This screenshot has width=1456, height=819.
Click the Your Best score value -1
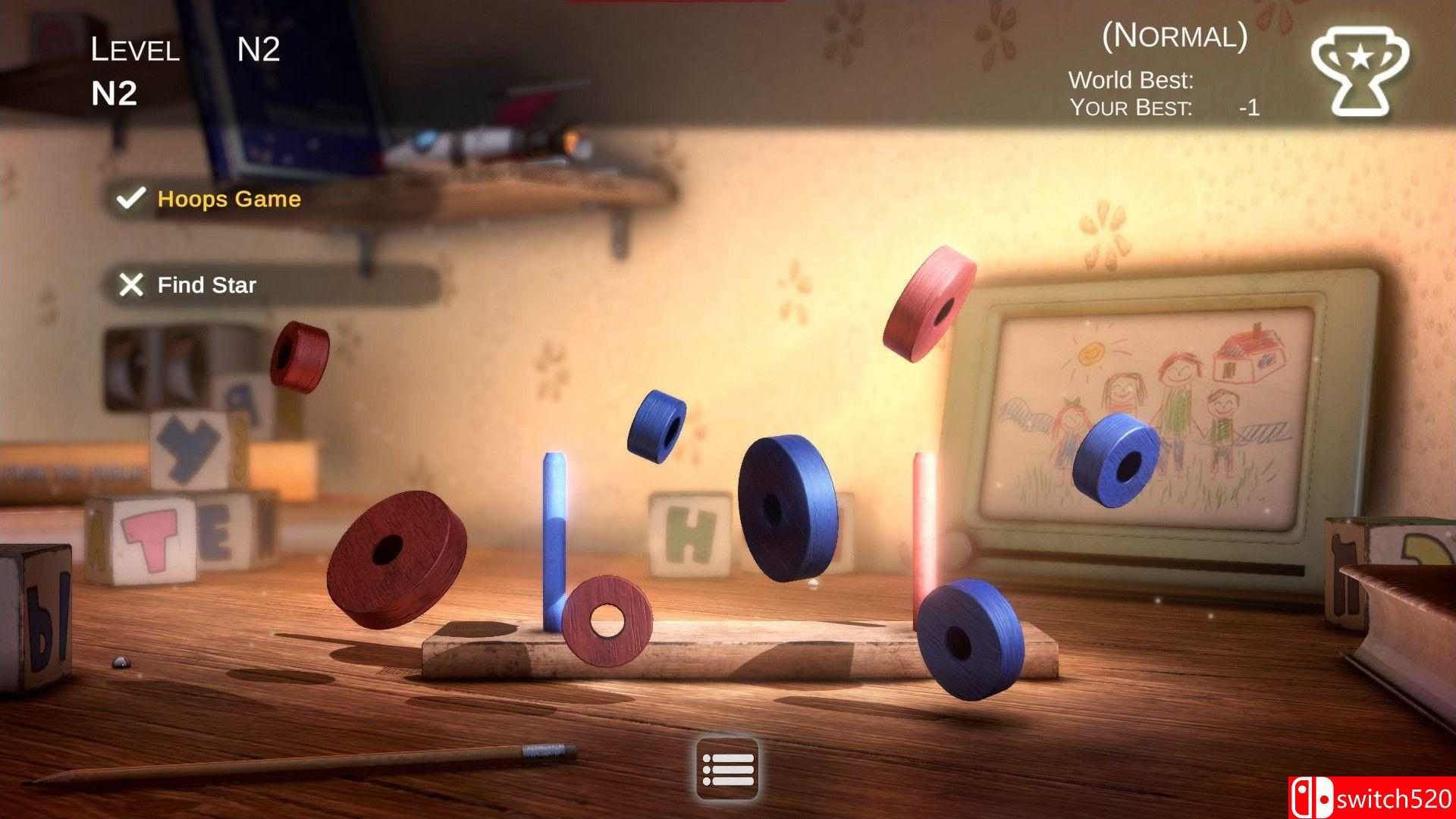tap(1250, 107)
